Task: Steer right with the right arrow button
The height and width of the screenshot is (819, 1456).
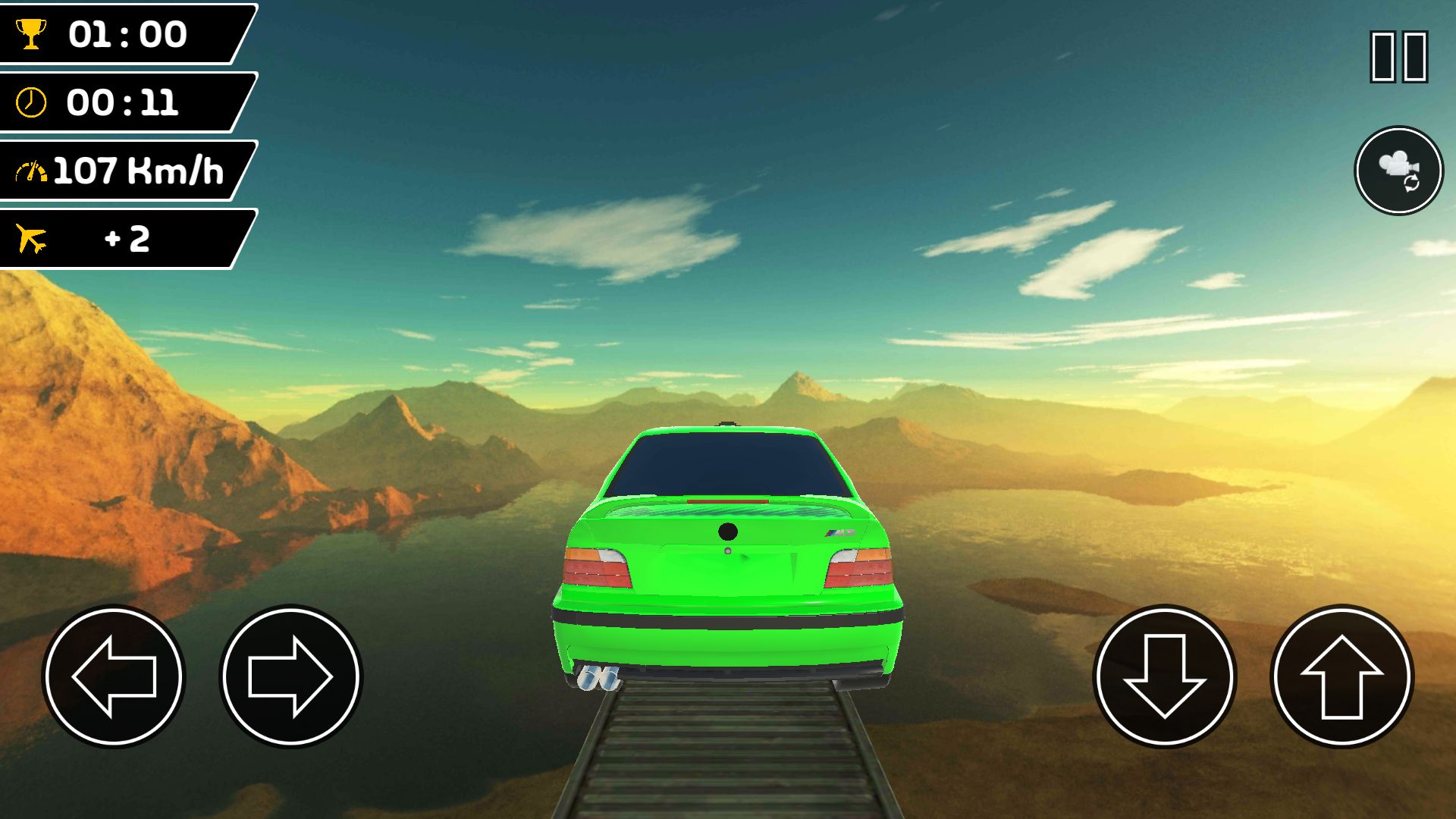Action: [290, 676]
